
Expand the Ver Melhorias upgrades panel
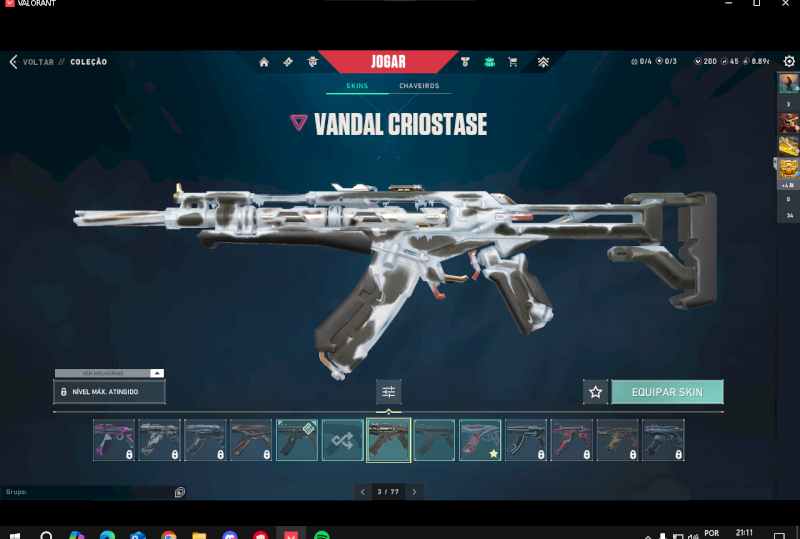[108, 373]
